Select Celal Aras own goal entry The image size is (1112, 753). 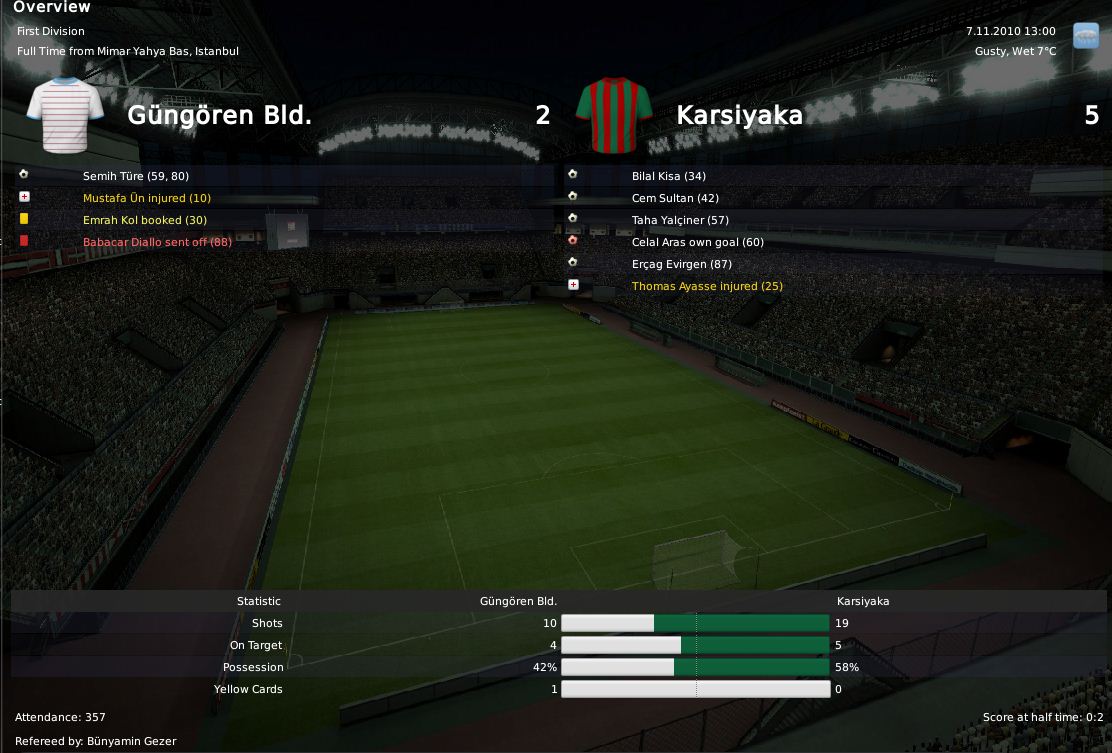(x=697, y=242)
